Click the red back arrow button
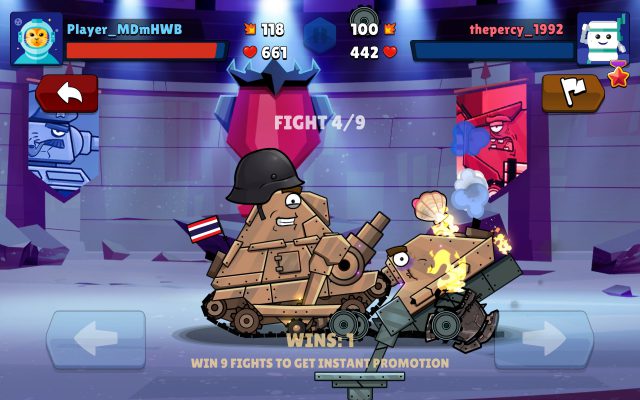Viewport: 640px width, 400px height. [x=67, y=93]
